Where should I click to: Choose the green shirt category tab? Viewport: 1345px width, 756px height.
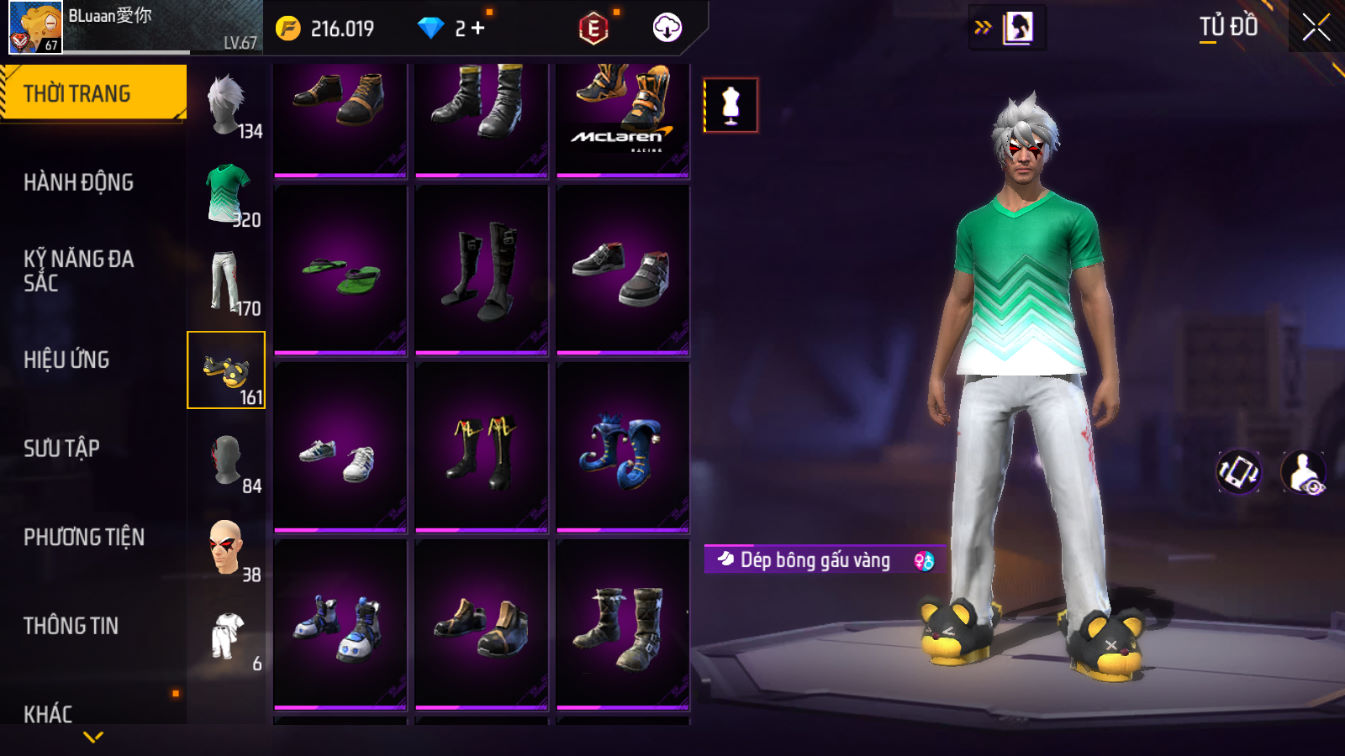pyautogui.click(x=227, y=193)
